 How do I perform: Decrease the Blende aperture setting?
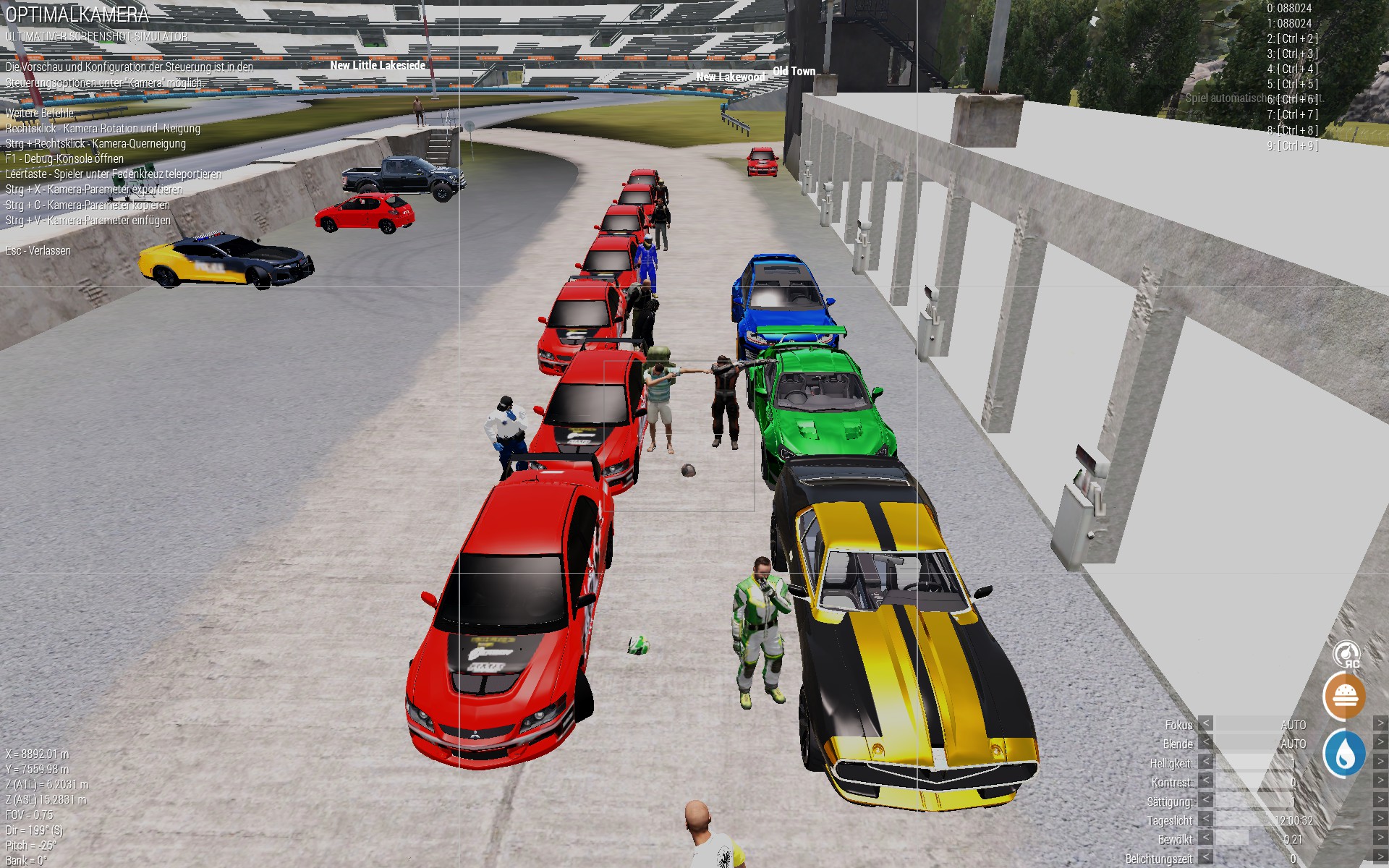pyautogui.click(x=1205, y=744)
